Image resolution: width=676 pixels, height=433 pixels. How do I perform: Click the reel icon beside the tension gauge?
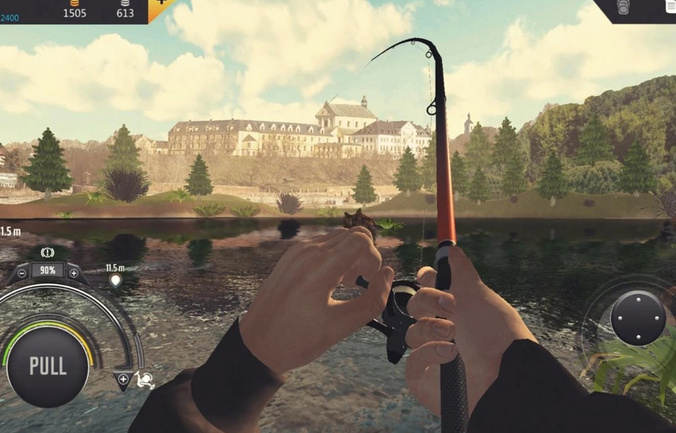(x=146, y=379)
